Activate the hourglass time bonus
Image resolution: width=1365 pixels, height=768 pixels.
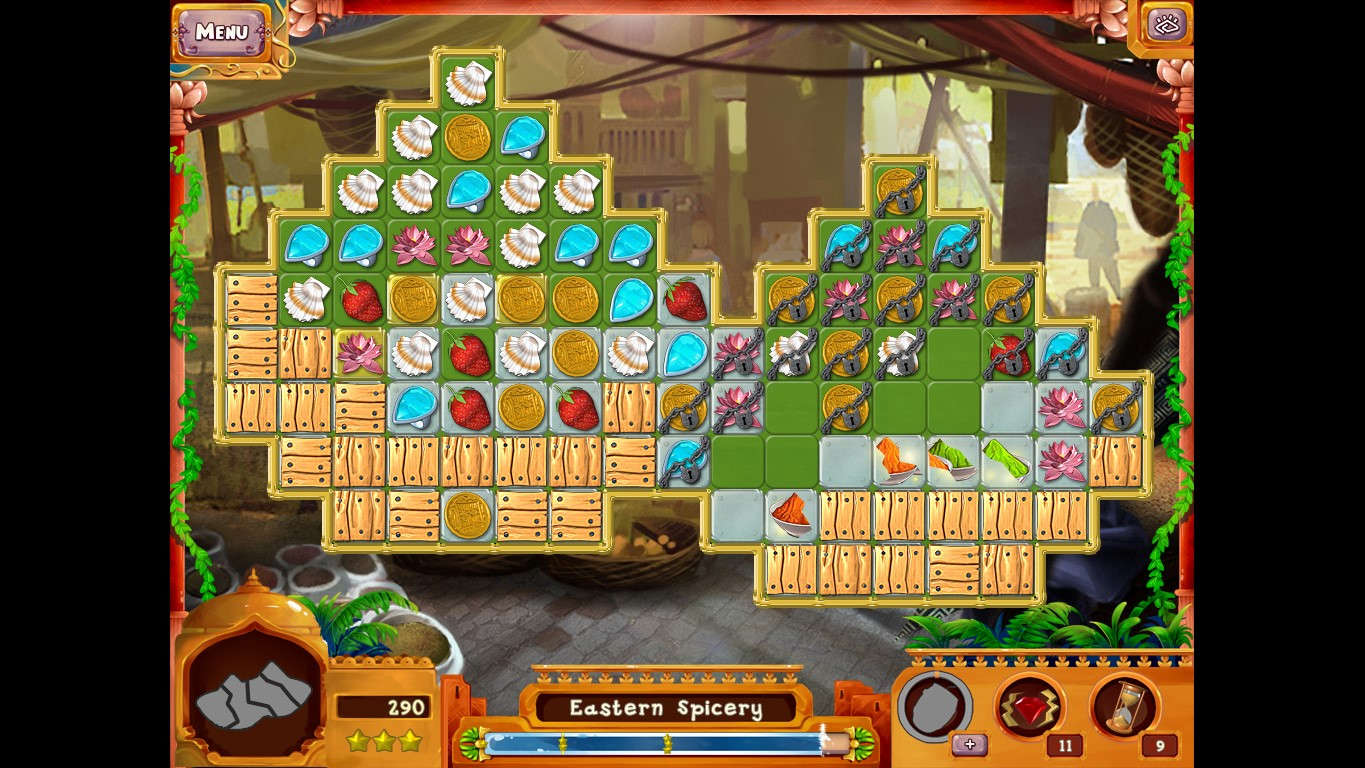tap(1124, 707)
